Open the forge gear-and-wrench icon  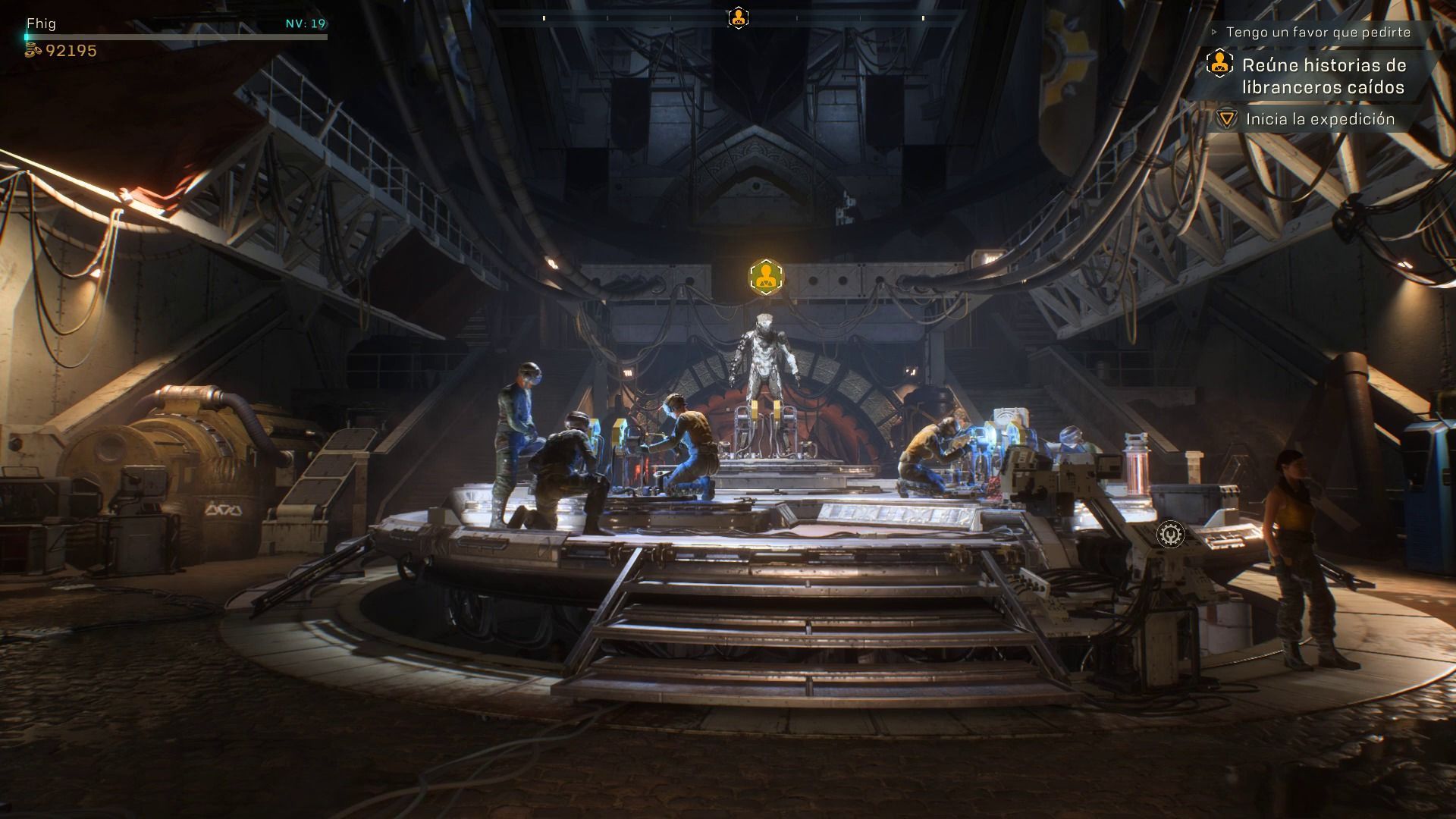(x=1170, y=535)
